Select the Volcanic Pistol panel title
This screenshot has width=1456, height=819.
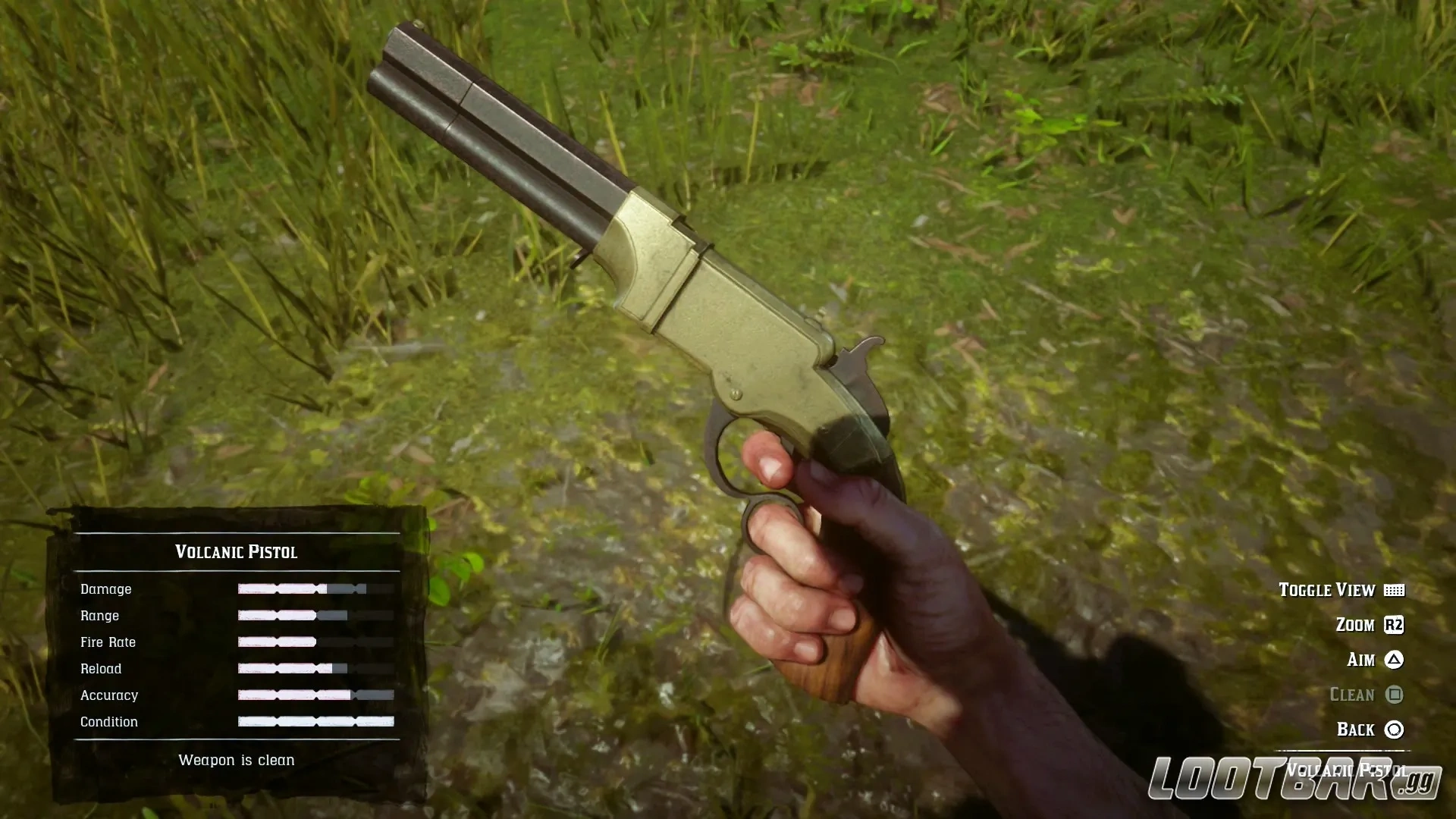pyautogui.click(x=237, y=551)
